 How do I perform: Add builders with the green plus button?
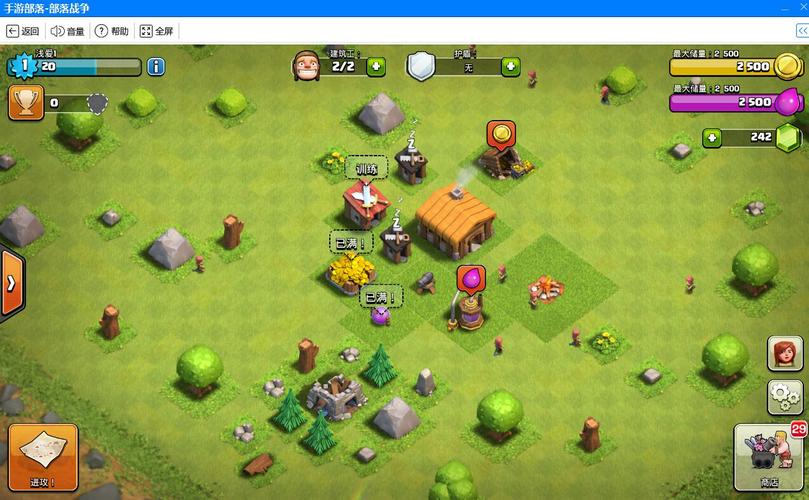pos(376,67)
